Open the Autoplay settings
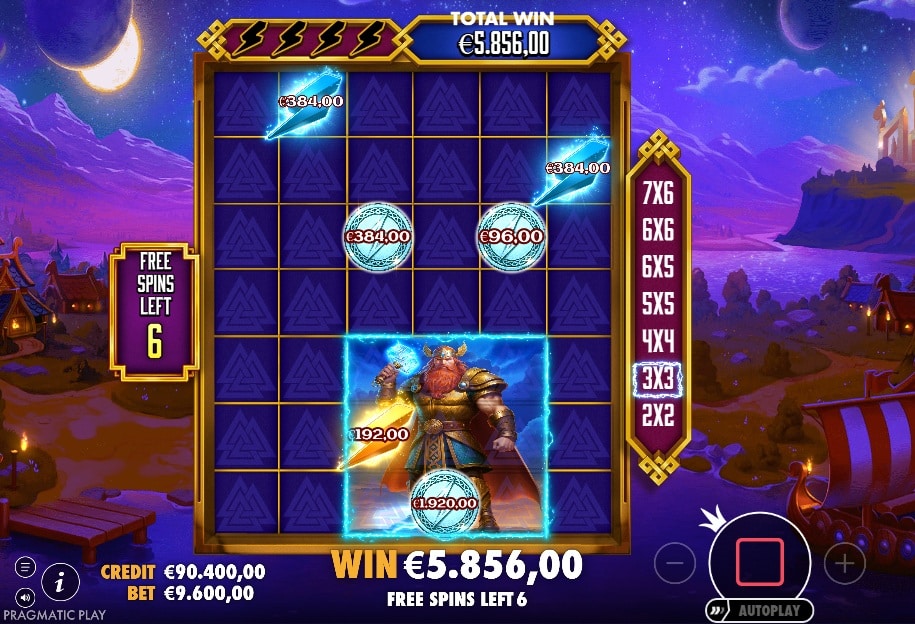The width and height of the screenshot is (915, 624). (762, 610)
